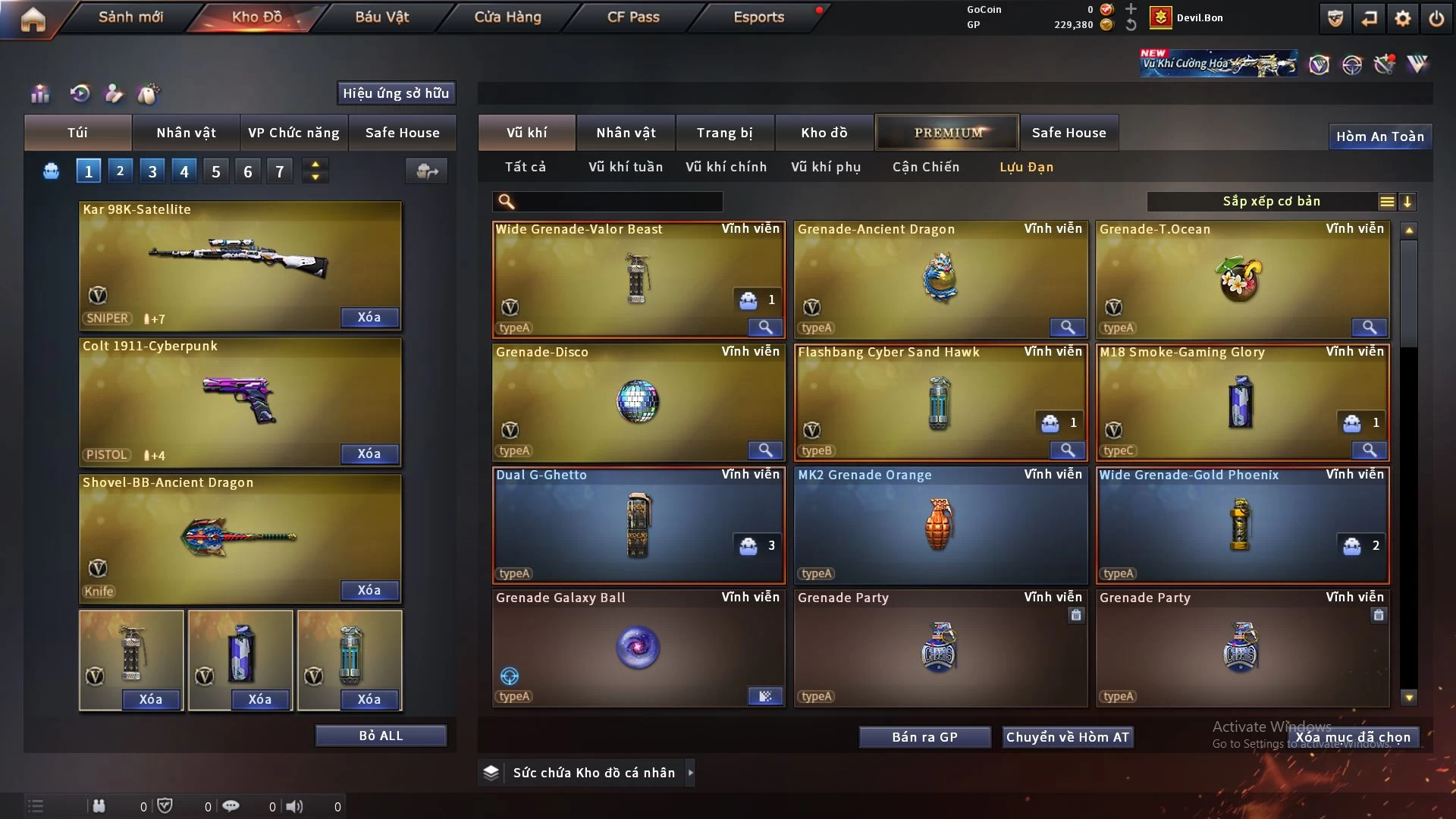
Task: Click the inventory search field
Action: point(618,201)
